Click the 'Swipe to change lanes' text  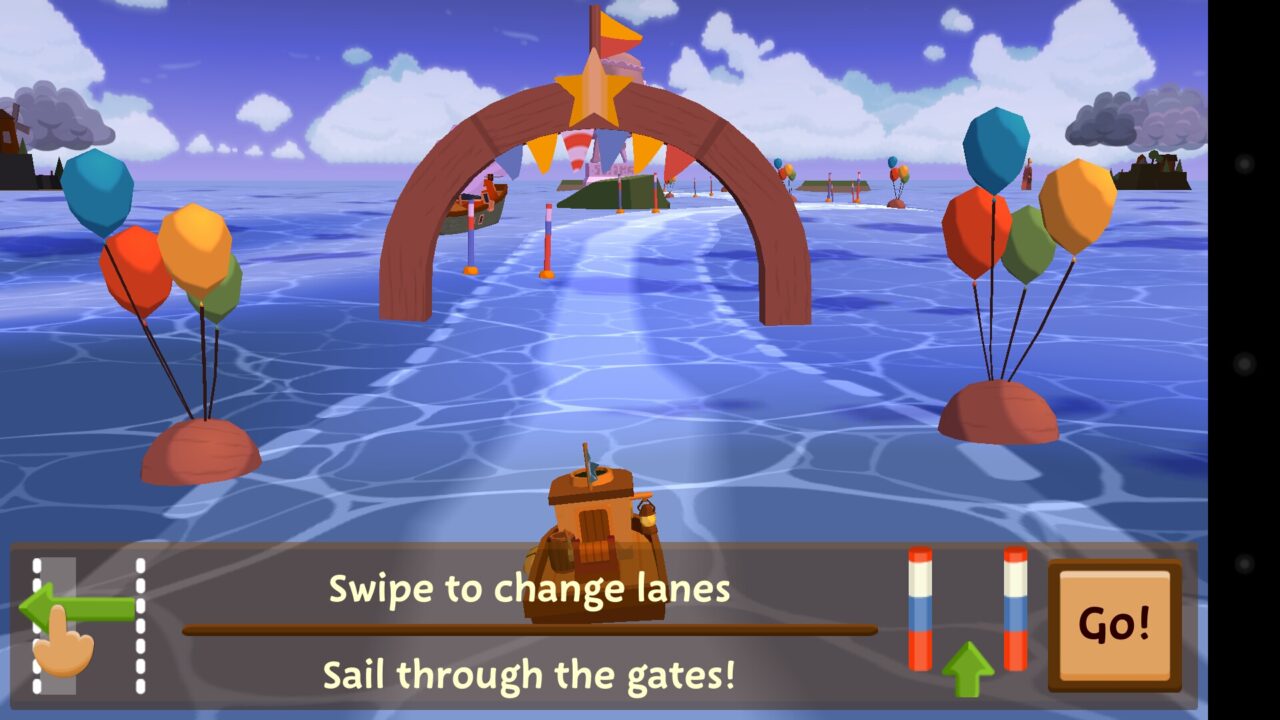(x=530, y=590)
